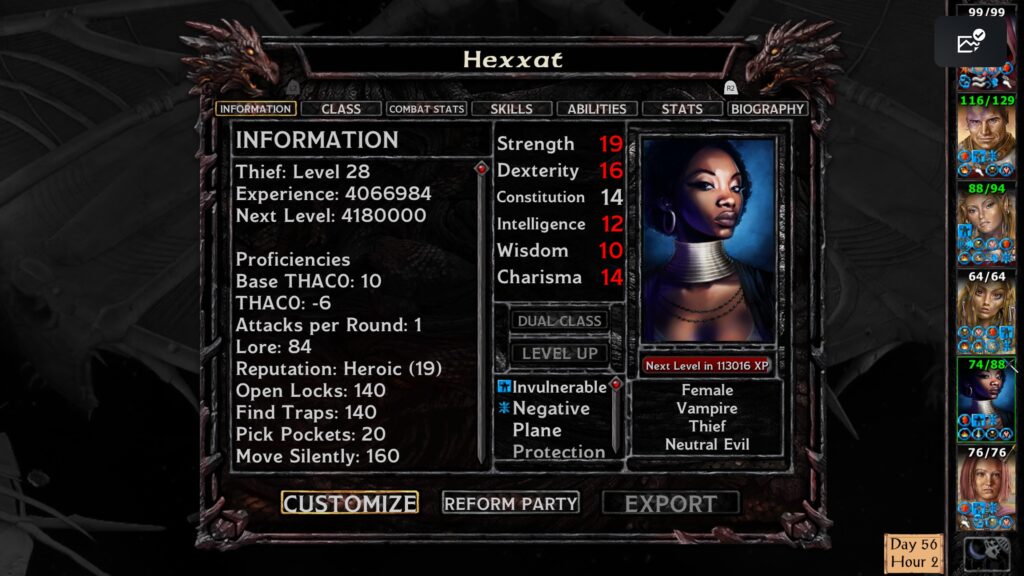The height and width of the screenshot is (576, 1024).
Task: Click the Dual Class button
Action: click(x=559, y=321)
